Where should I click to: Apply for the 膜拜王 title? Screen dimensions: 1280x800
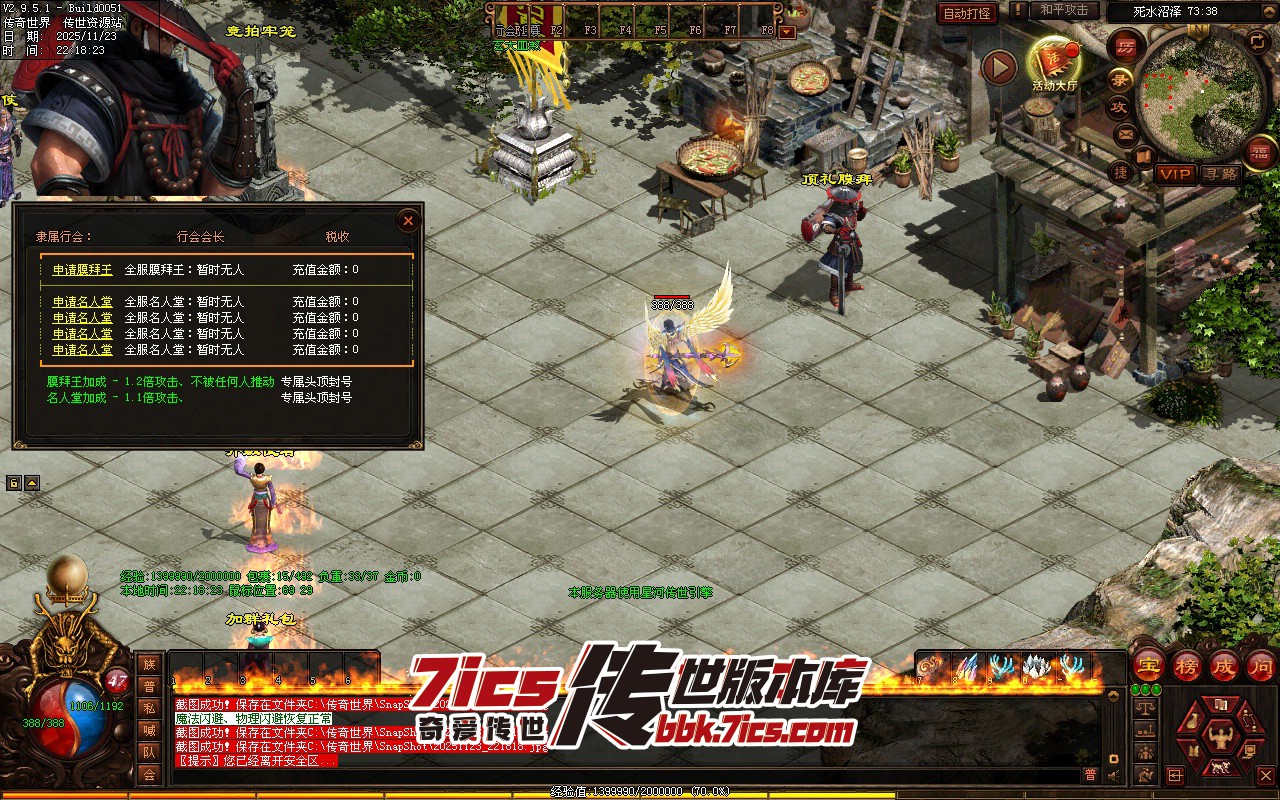point(82,270)
